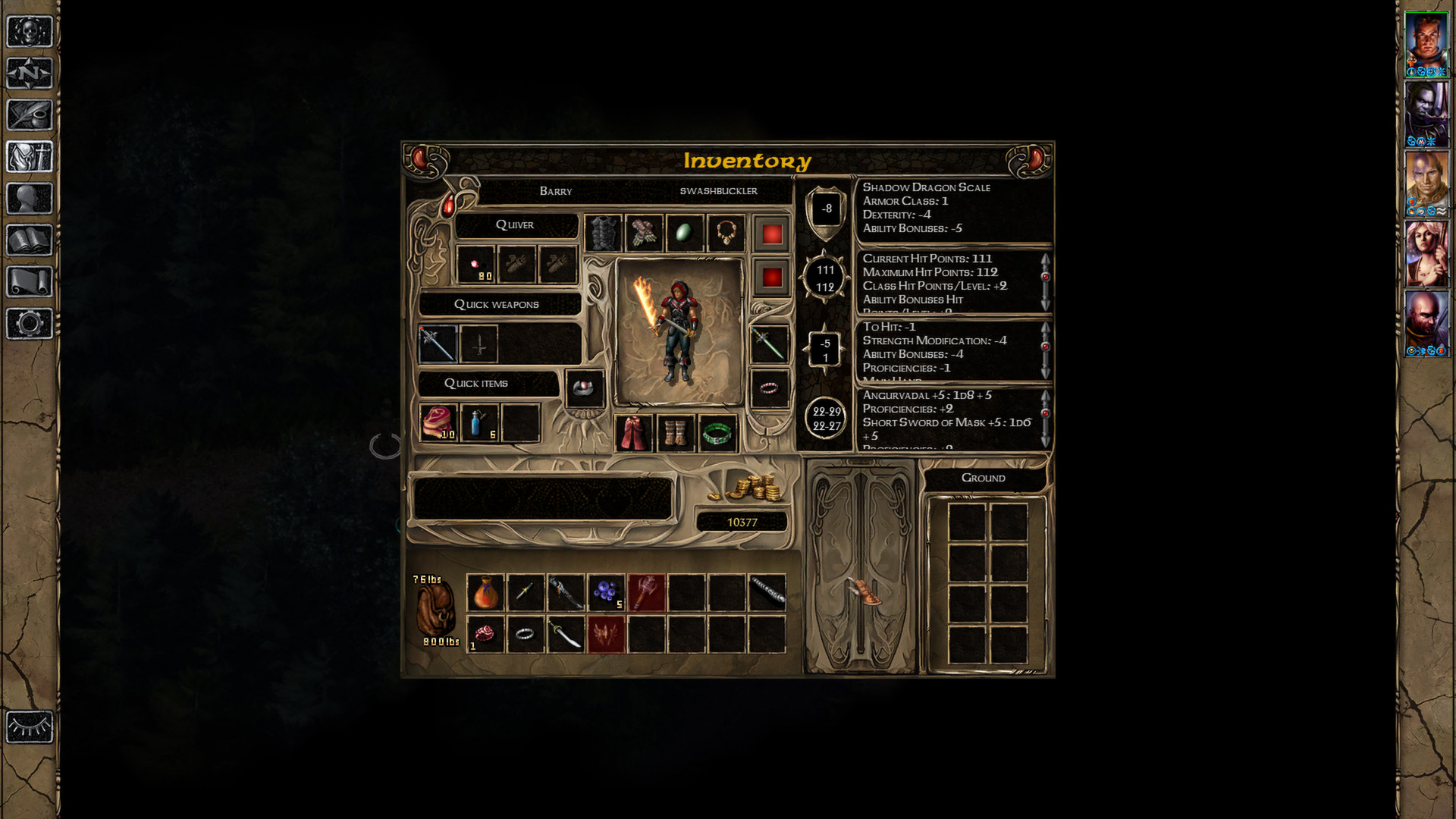Open the character record silhouette button
The width and height of the screenshot is (1456, 819).
pos(30,199)
